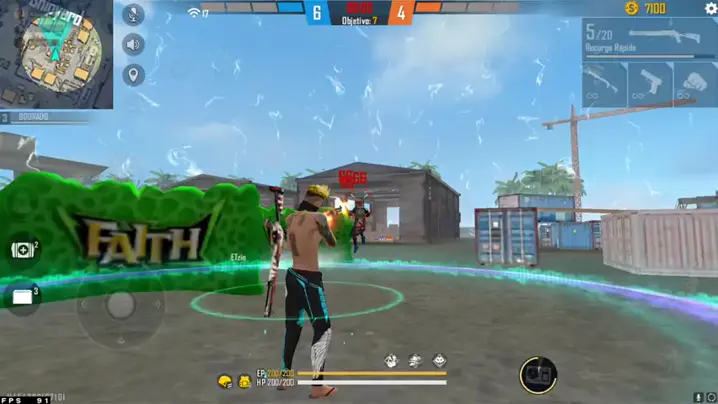The width and height of the screenshot is (718, 404).
Task: Tap the movement joystick
Action: (121, 305)
